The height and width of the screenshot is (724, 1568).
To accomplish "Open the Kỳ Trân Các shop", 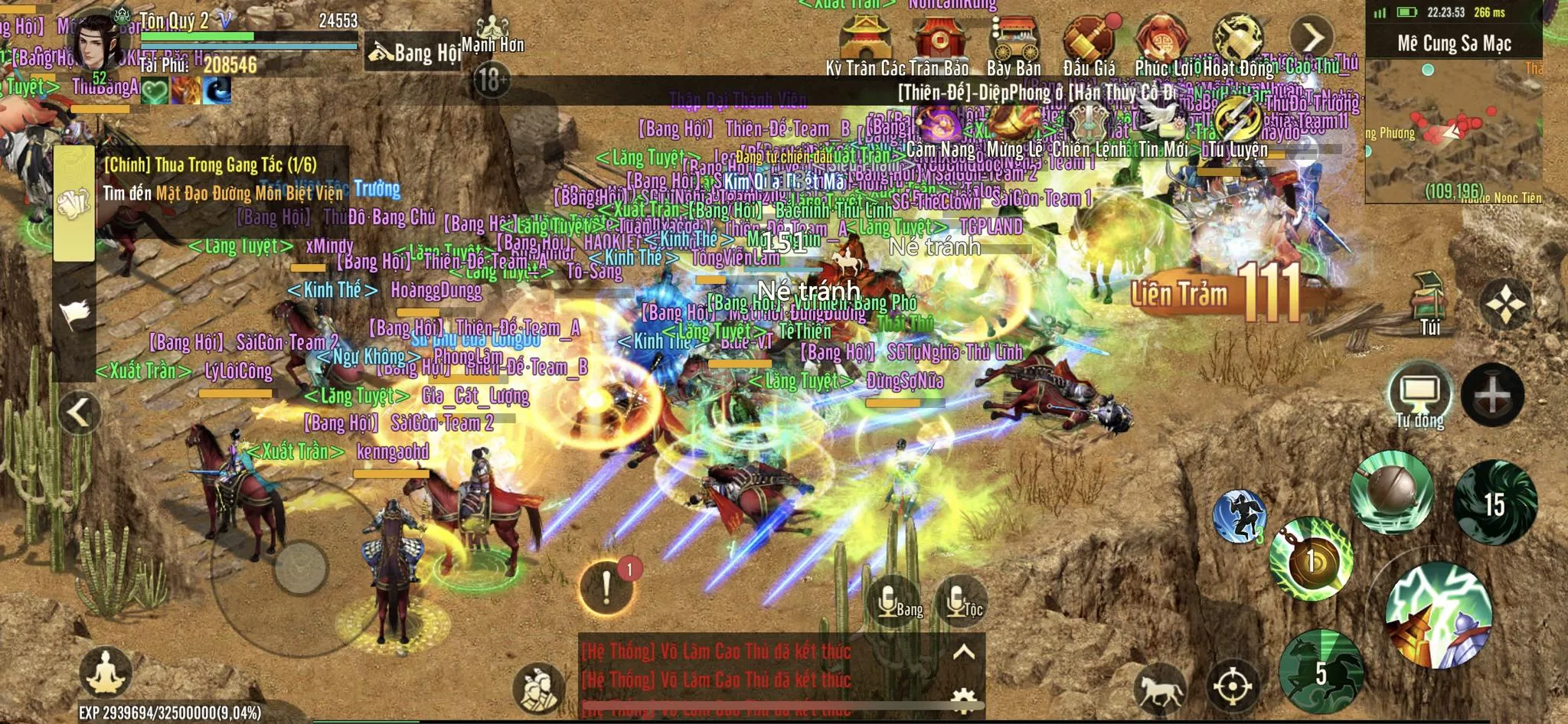I will [863, 38].
